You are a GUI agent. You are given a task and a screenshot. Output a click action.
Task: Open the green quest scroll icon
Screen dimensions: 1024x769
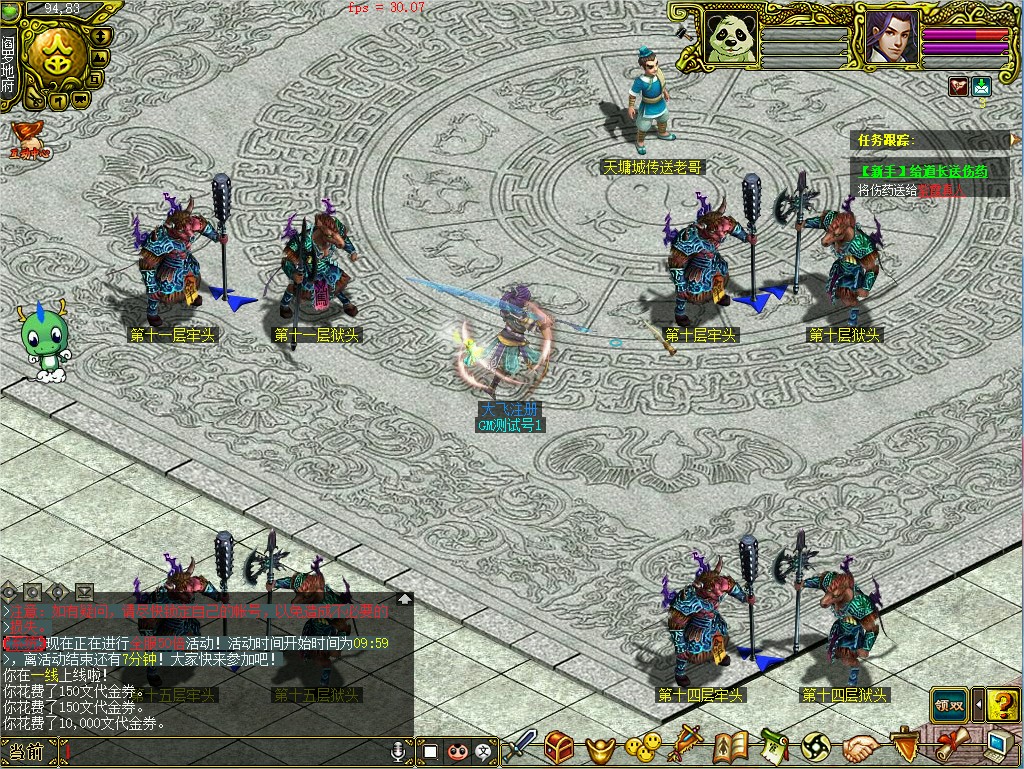773,746
